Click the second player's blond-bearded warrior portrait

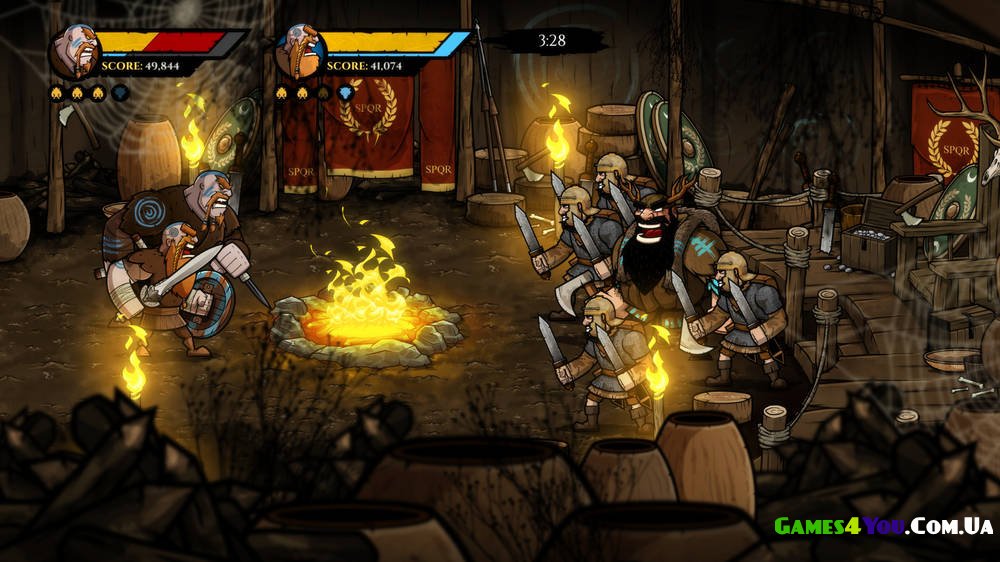(298, 52)
